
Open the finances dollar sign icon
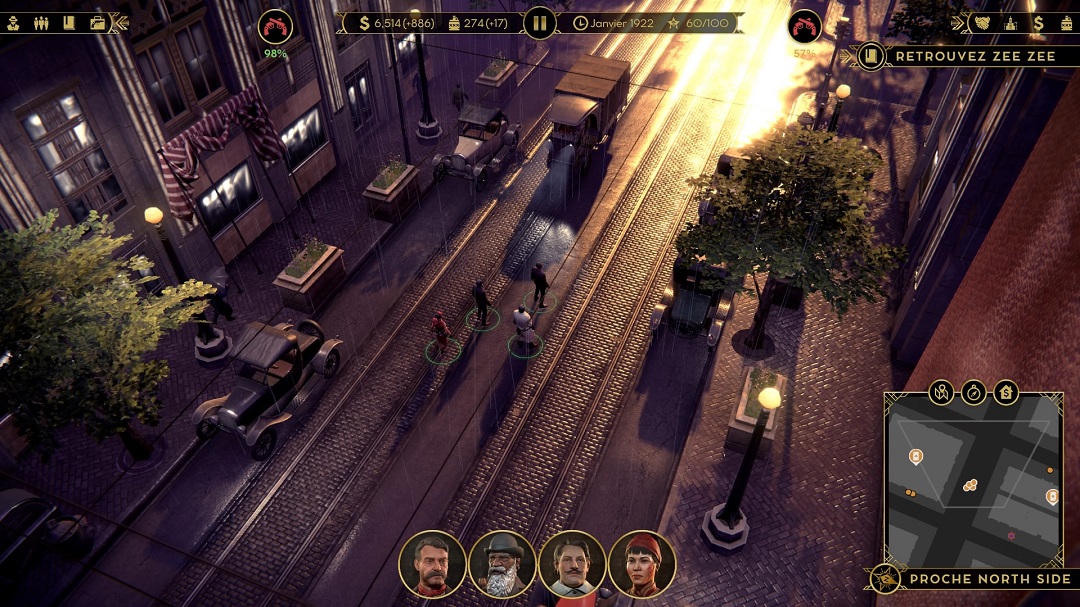1039,22
